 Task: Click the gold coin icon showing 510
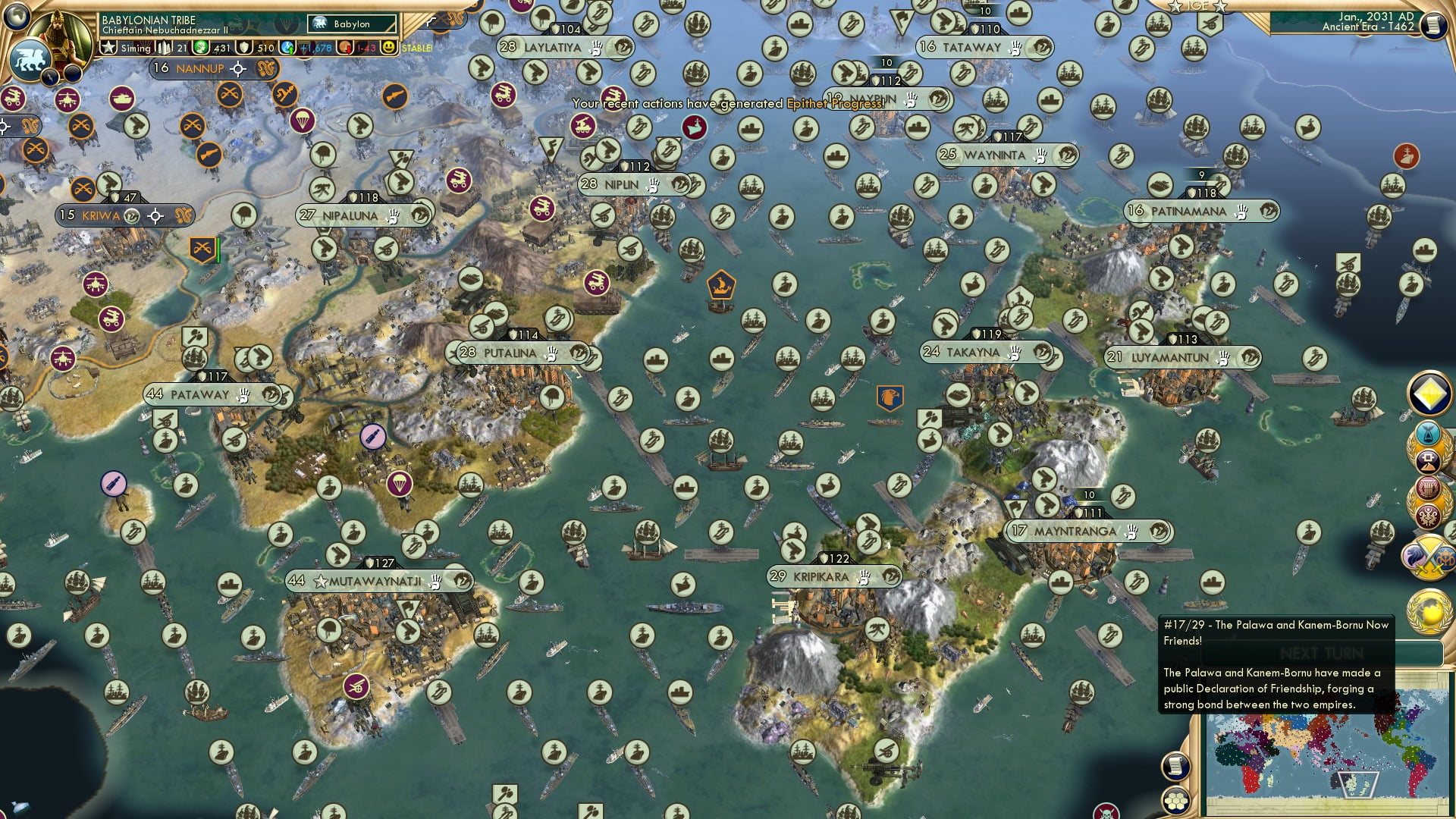(244, 47)
